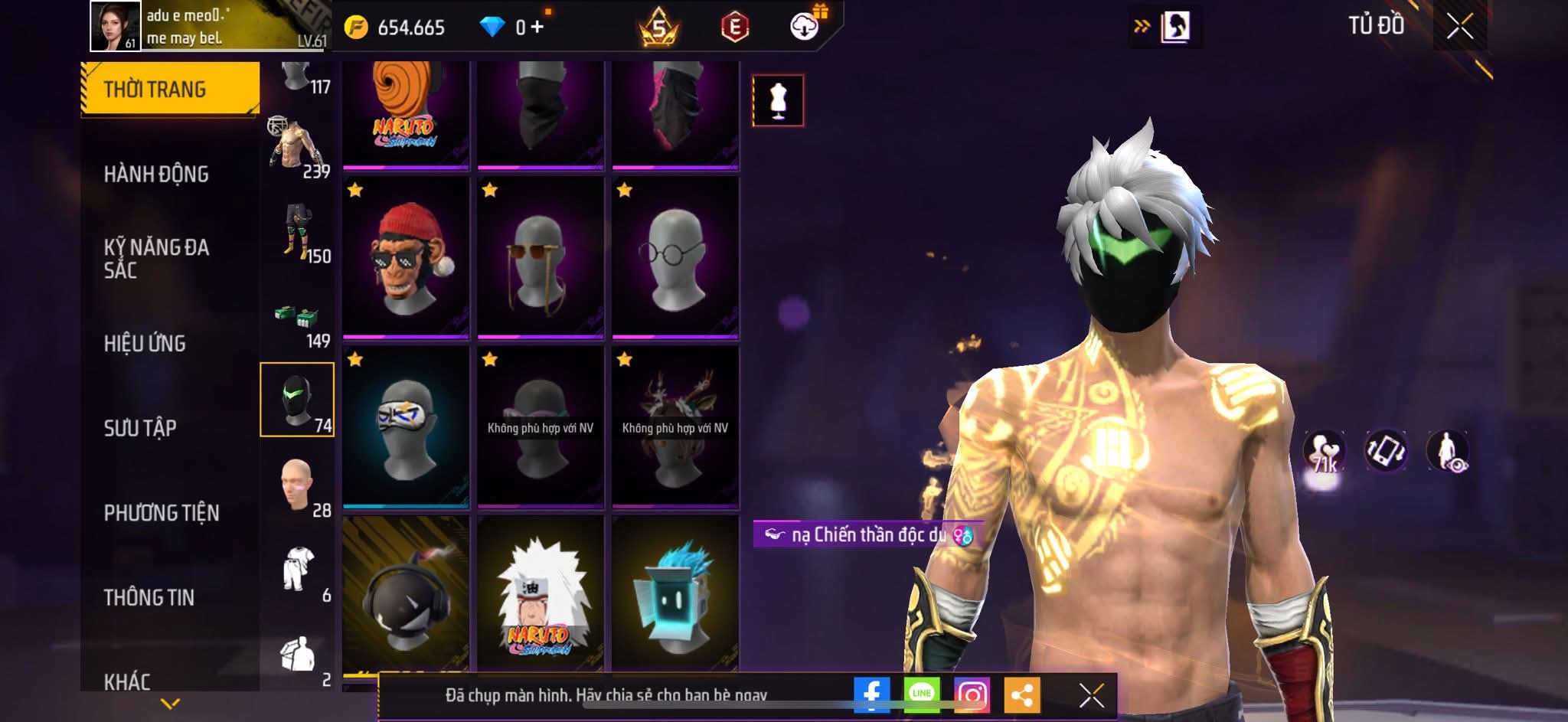Open the THÔNG TIN tab

coord(149,597)
